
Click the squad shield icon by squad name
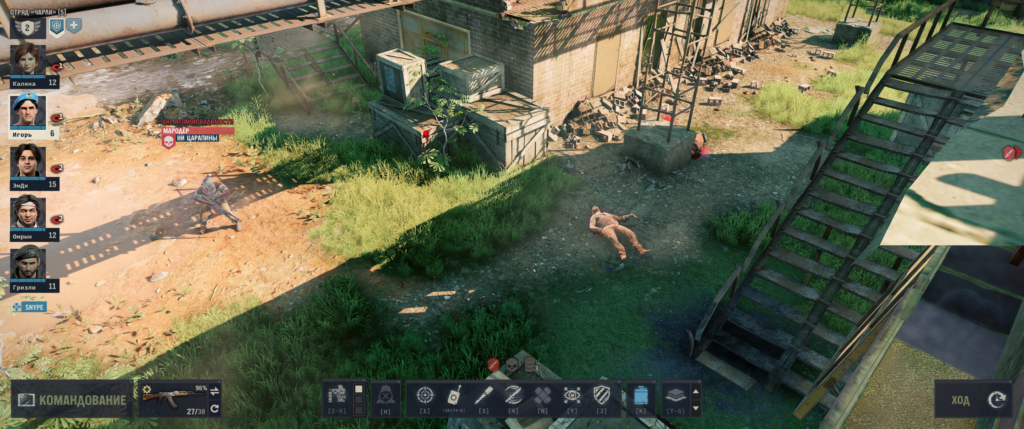point(56,26)
